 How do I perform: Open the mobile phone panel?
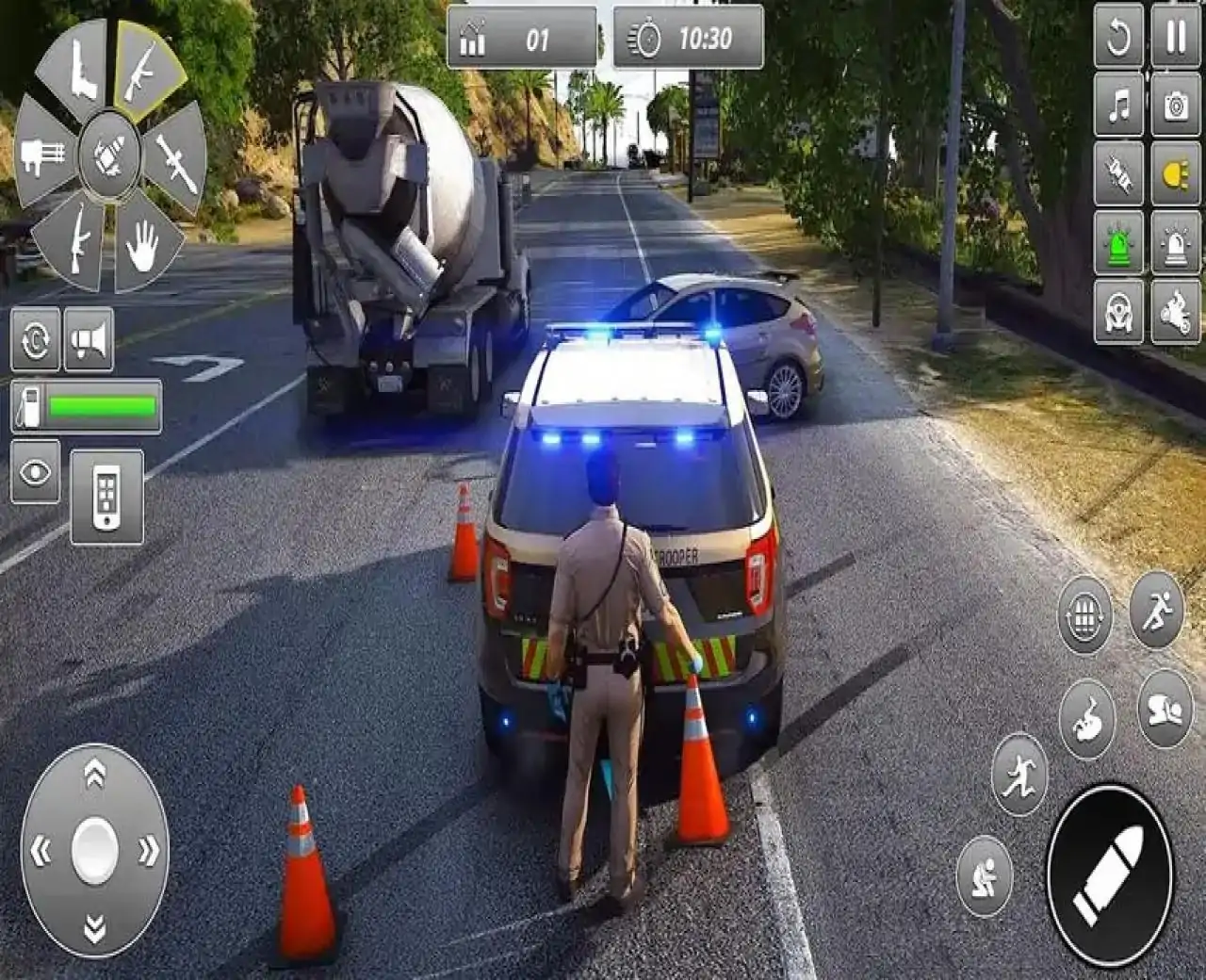[x=104, y=499]
